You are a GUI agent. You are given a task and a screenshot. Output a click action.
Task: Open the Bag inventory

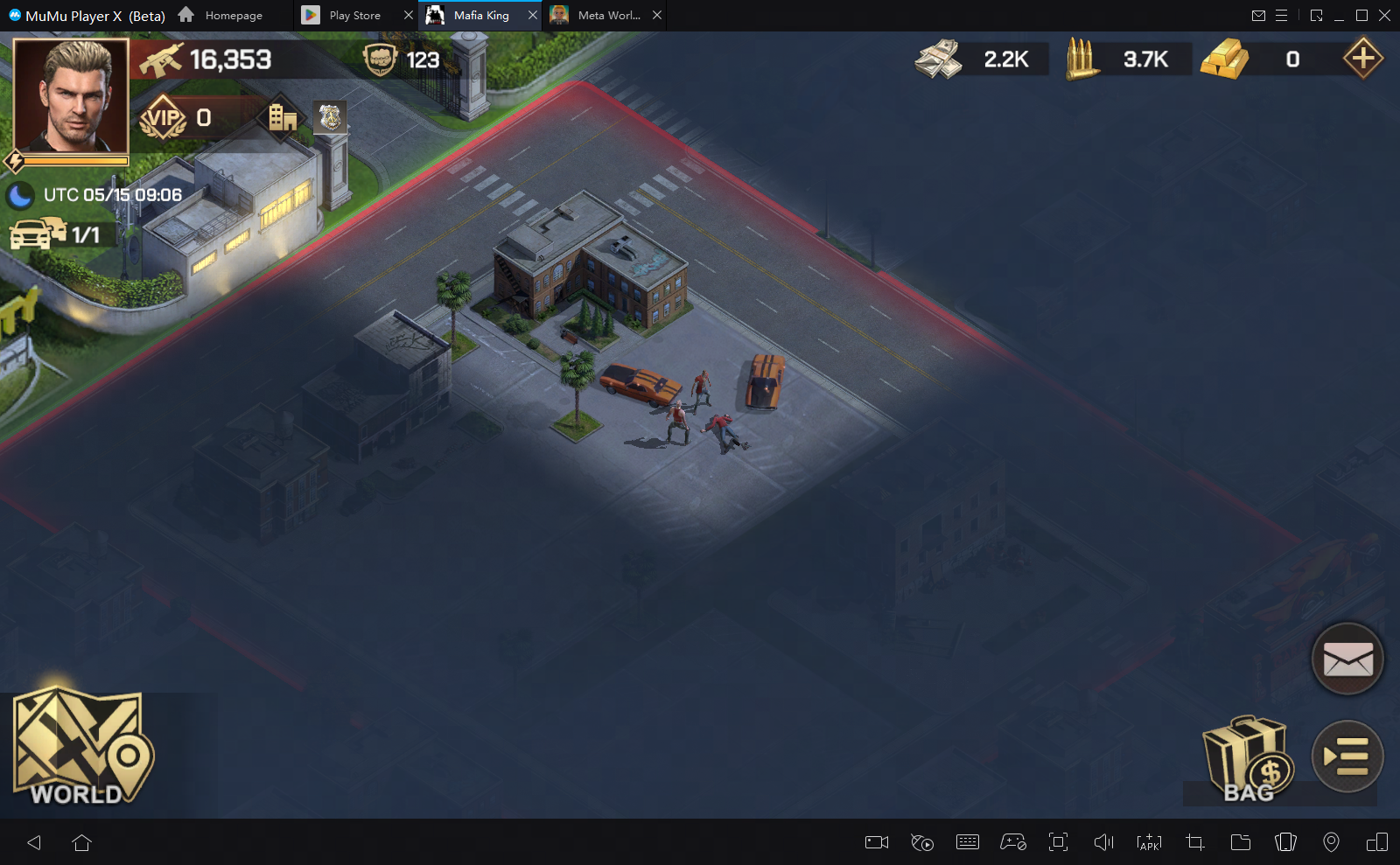1246,759
